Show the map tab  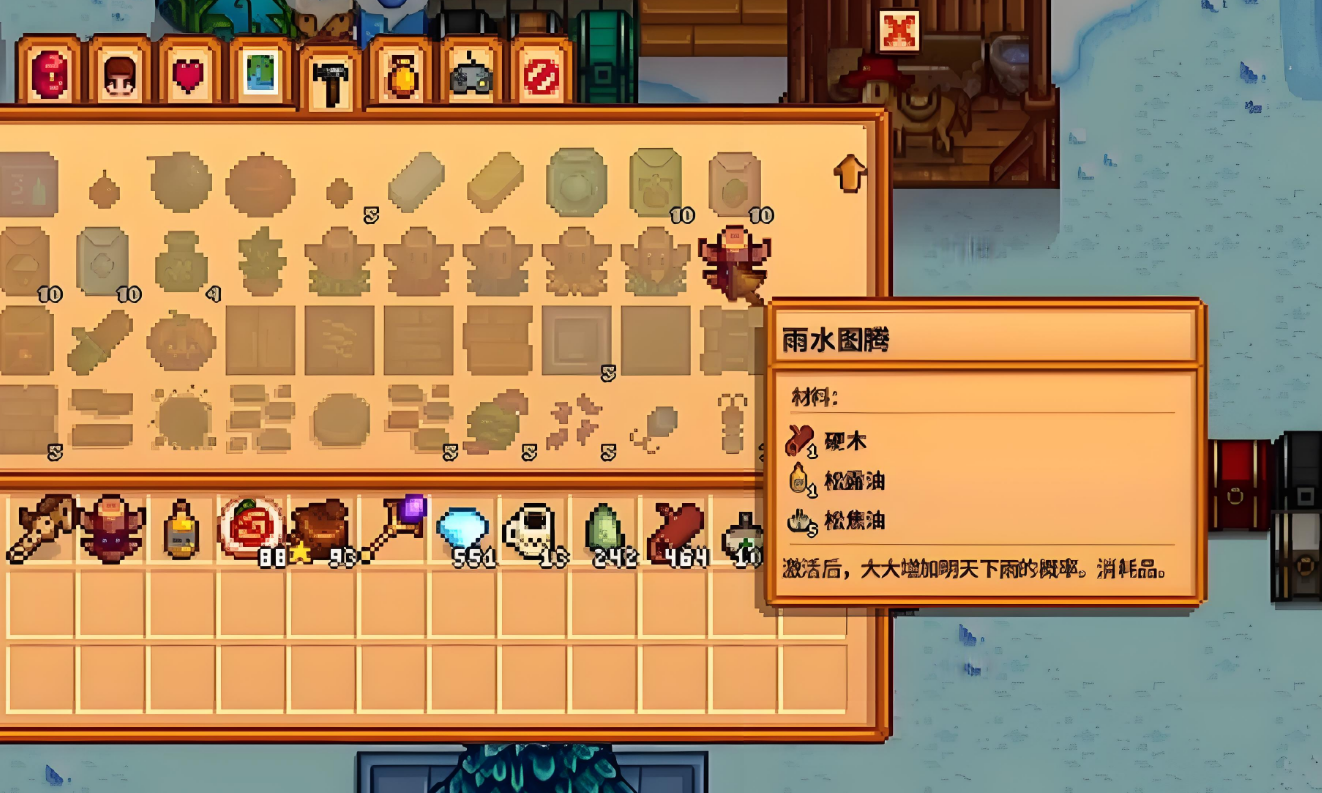259,75
